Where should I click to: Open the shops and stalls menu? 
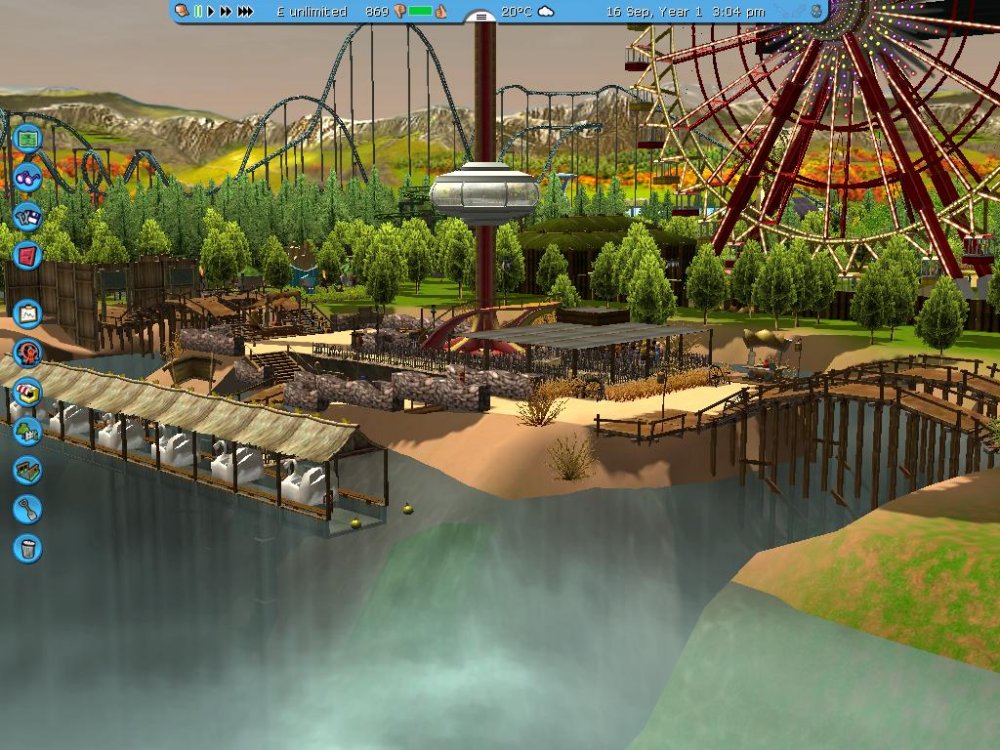point(27,391)
